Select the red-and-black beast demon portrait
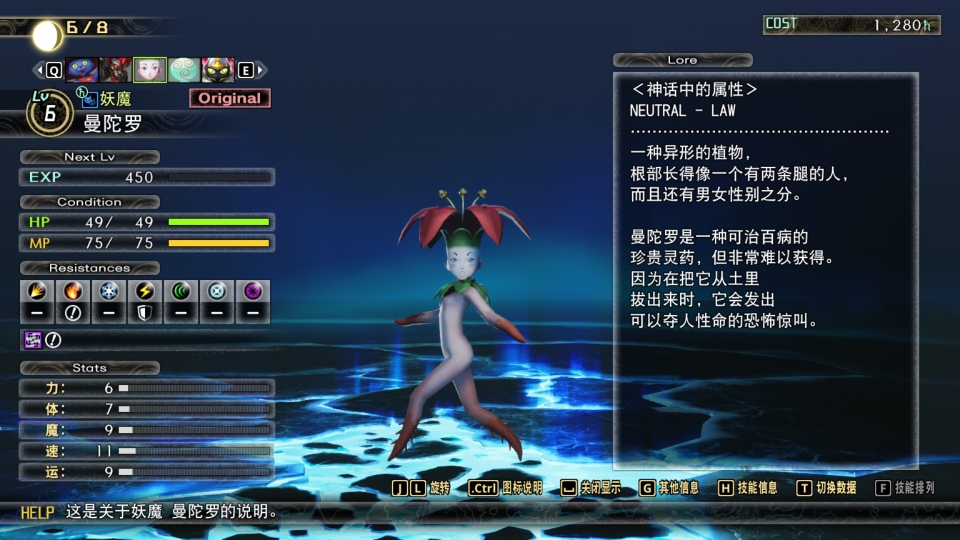This screenshot has height=540, width=960. click(x=116, y=70)
